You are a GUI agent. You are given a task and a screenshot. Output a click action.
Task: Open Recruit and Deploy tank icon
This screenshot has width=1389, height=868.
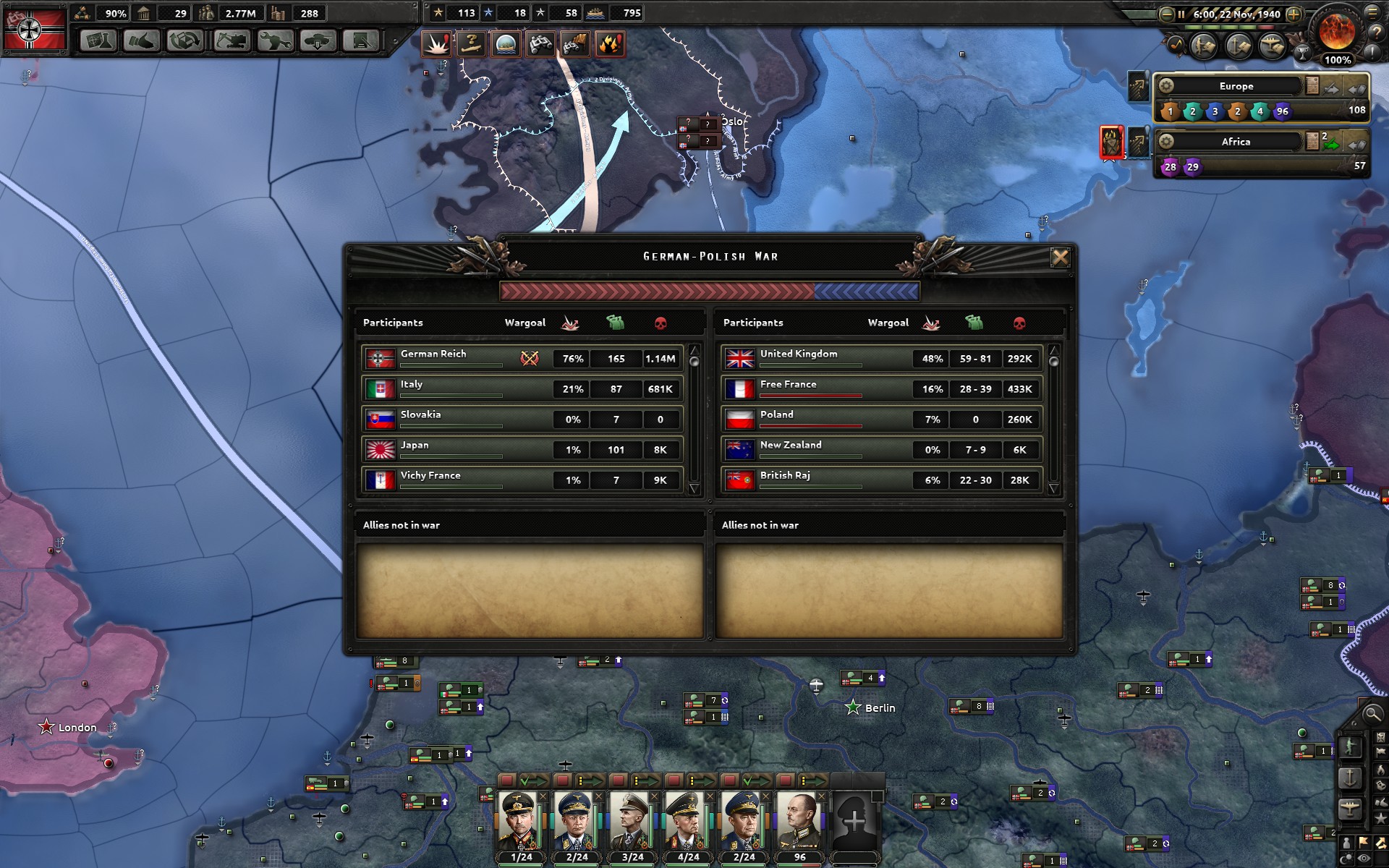(x=318, y=41)
